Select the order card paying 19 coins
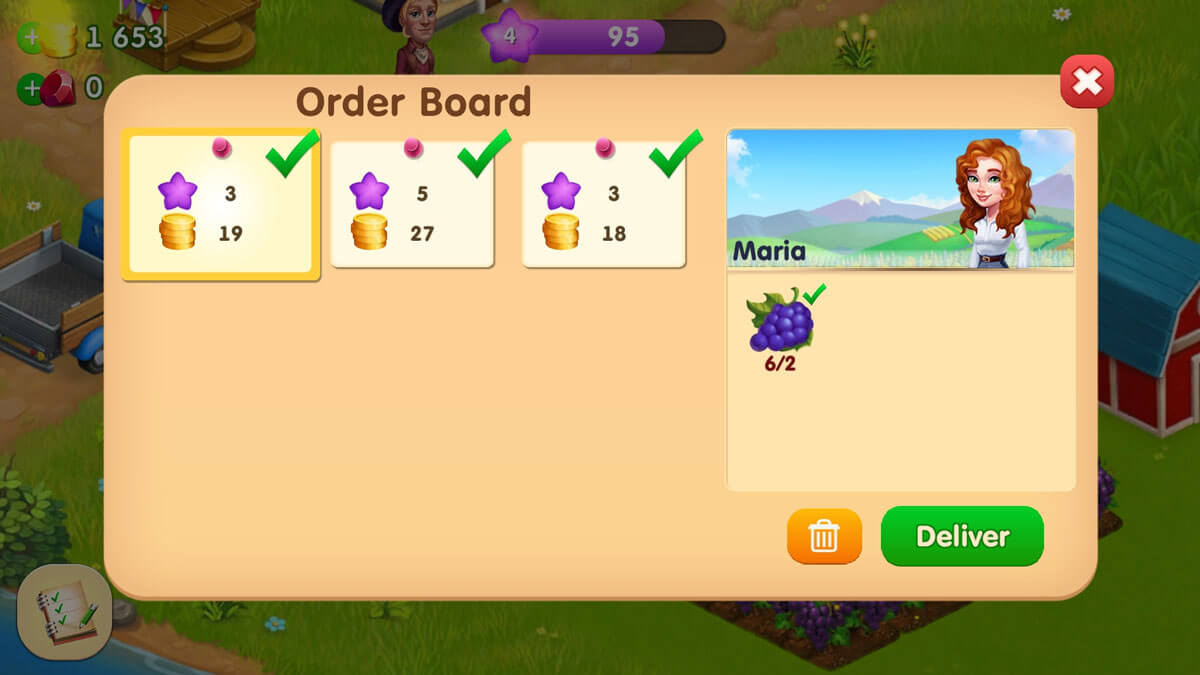The width and height of the screenshot is (1200, 675). (x=220, y=205)
